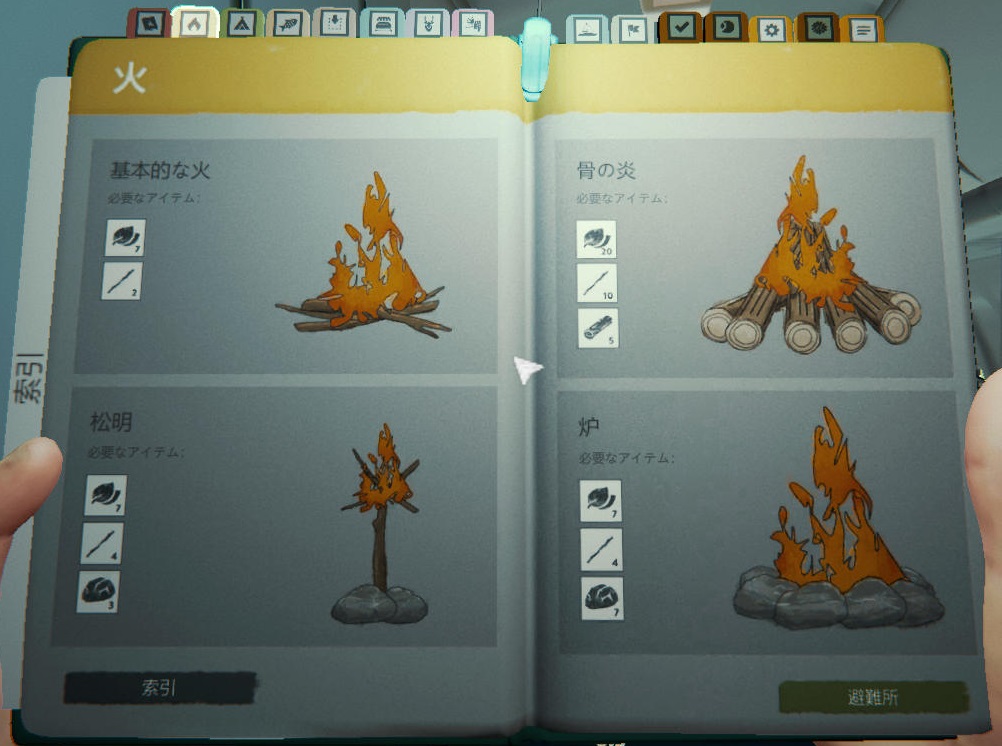The height and width of the screenshot is (746, 1002).
Task: Open the deer head tab
Action: coord(427,25)
